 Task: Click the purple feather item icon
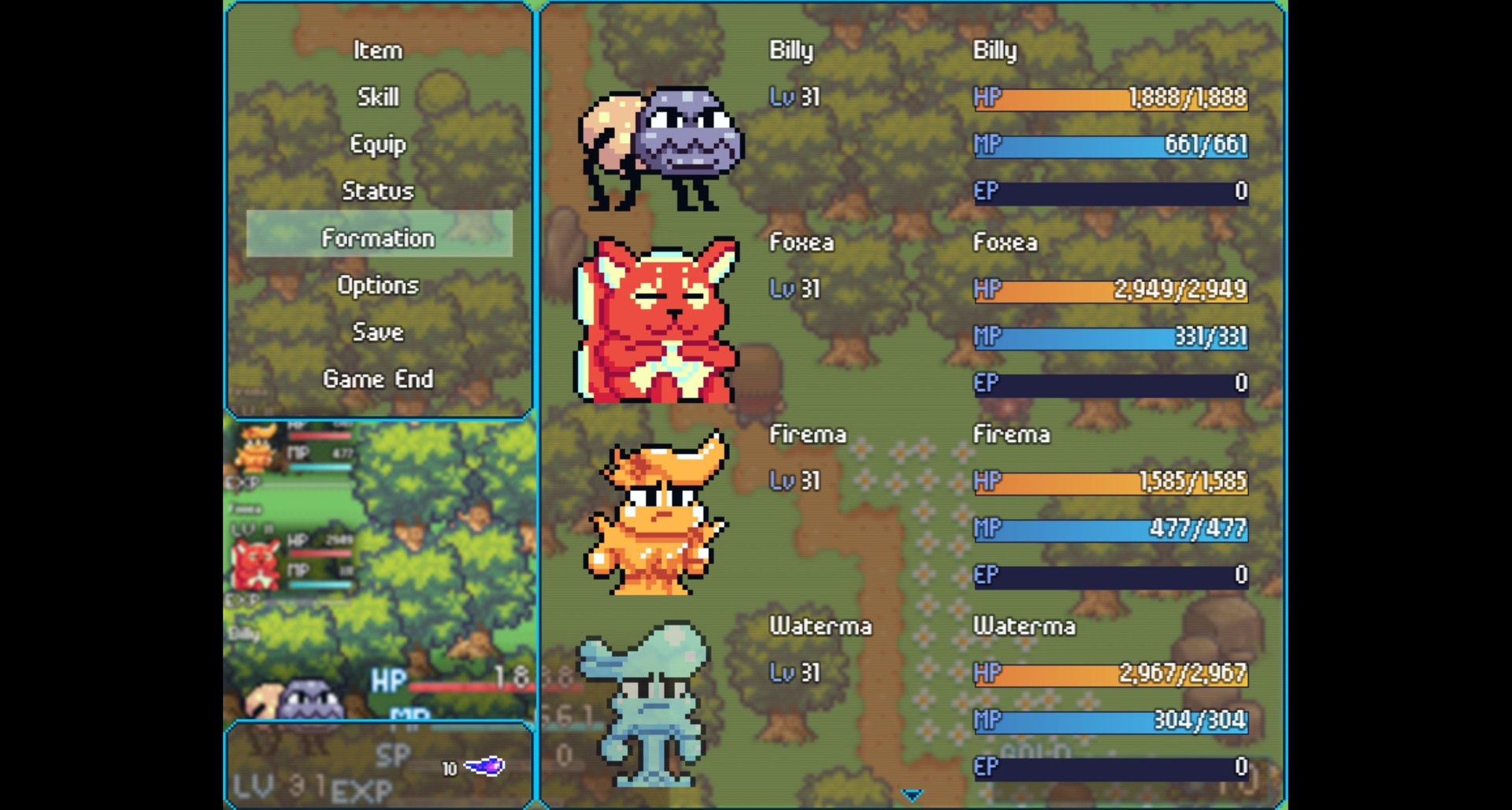tap(485, 767)
